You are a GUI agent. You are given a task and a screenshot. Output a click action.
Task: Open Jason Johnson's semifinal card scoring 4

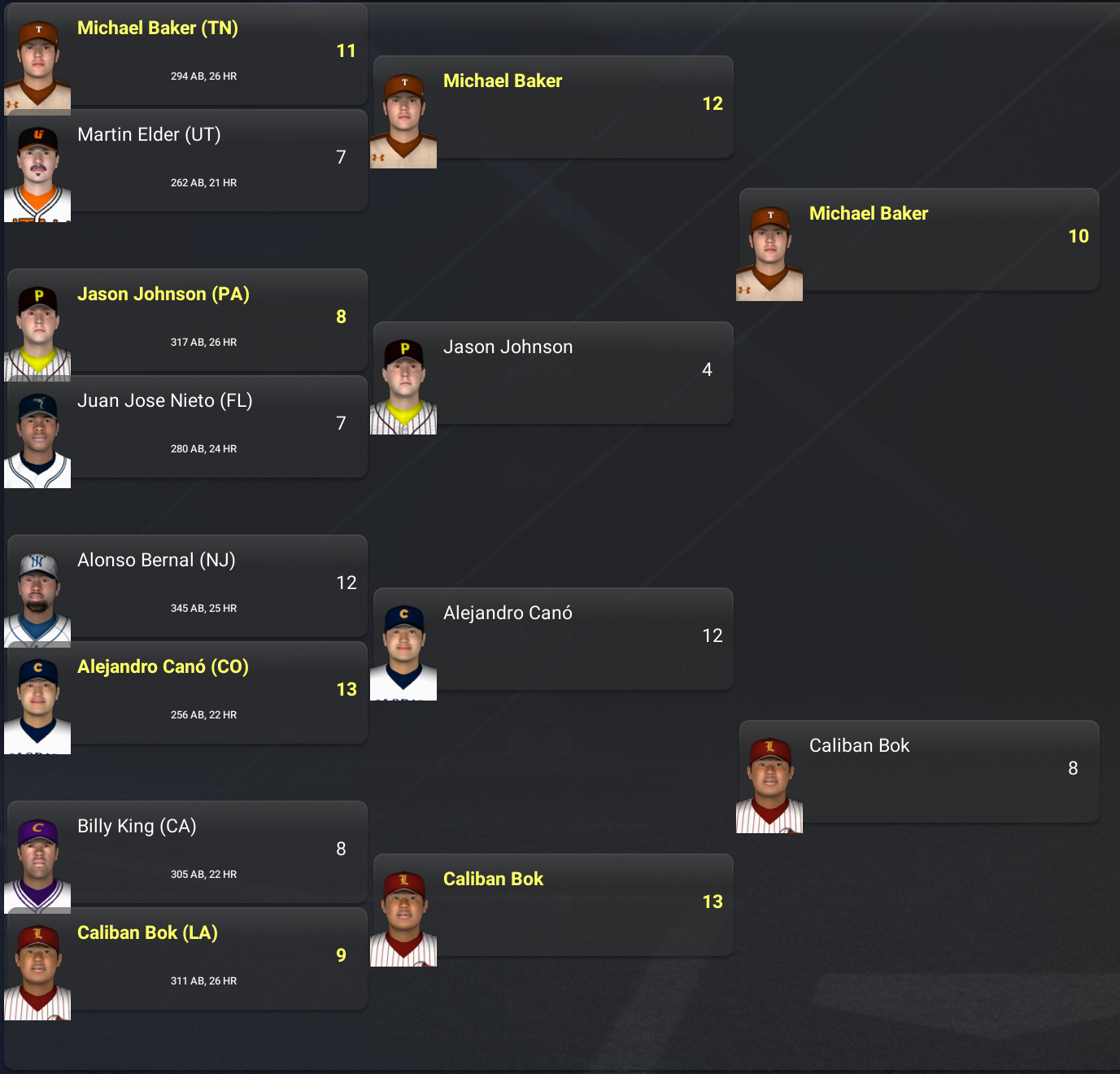(x=553, y=373)
